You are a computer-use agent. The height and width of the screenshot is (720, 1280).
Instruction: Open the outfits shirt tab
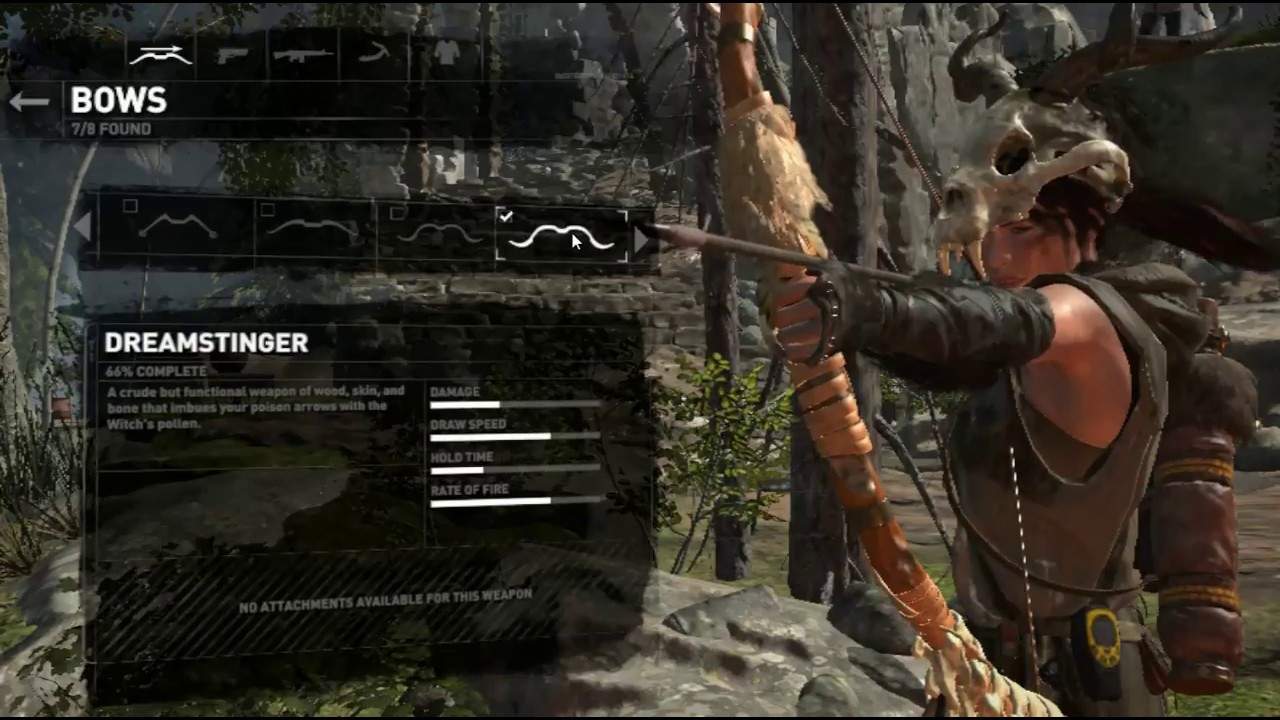[446, 54]
